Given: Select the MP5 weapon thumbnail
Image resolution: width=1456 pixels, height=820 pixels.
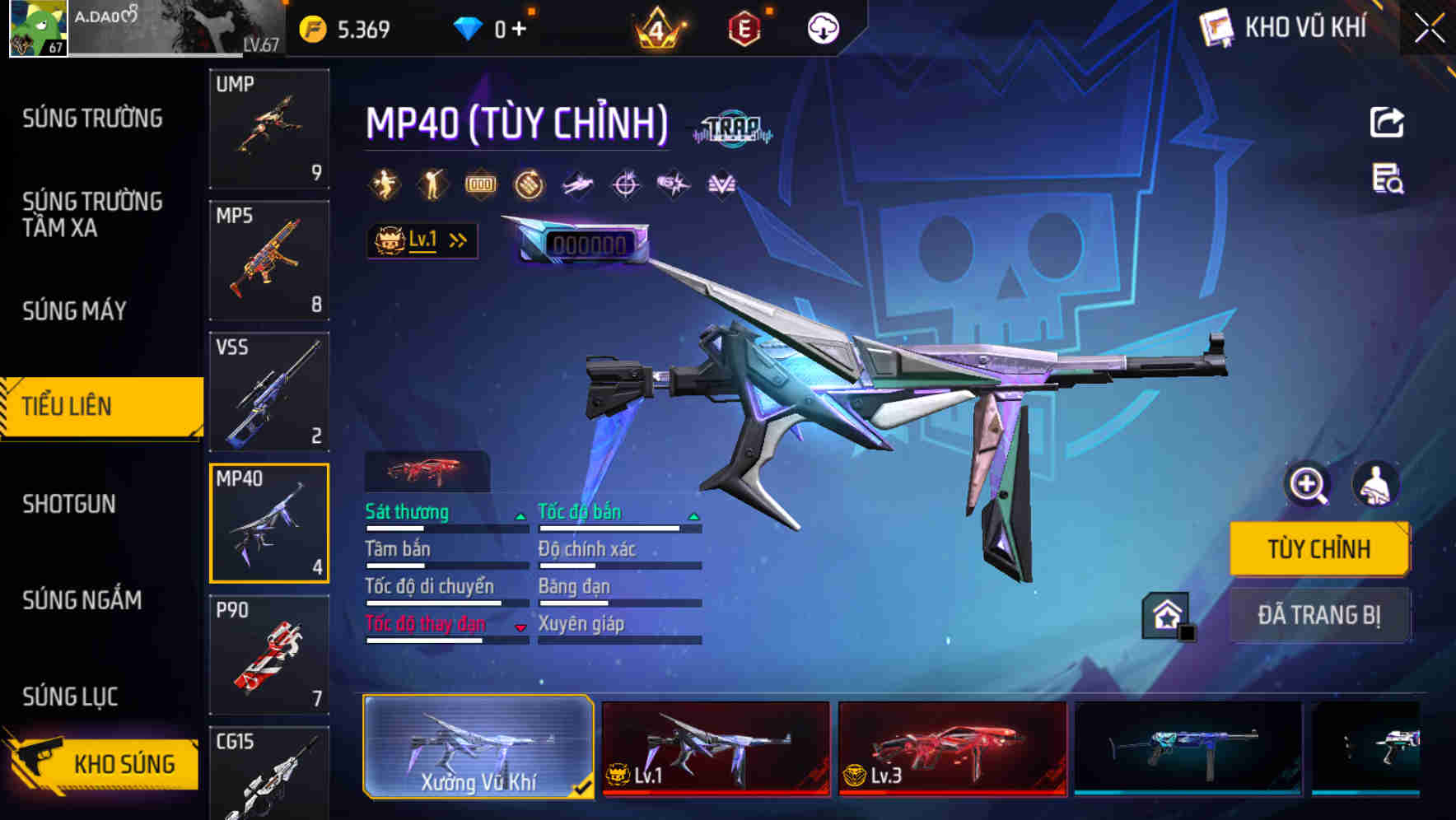Looking at the screenshot, I should (269, 259).
